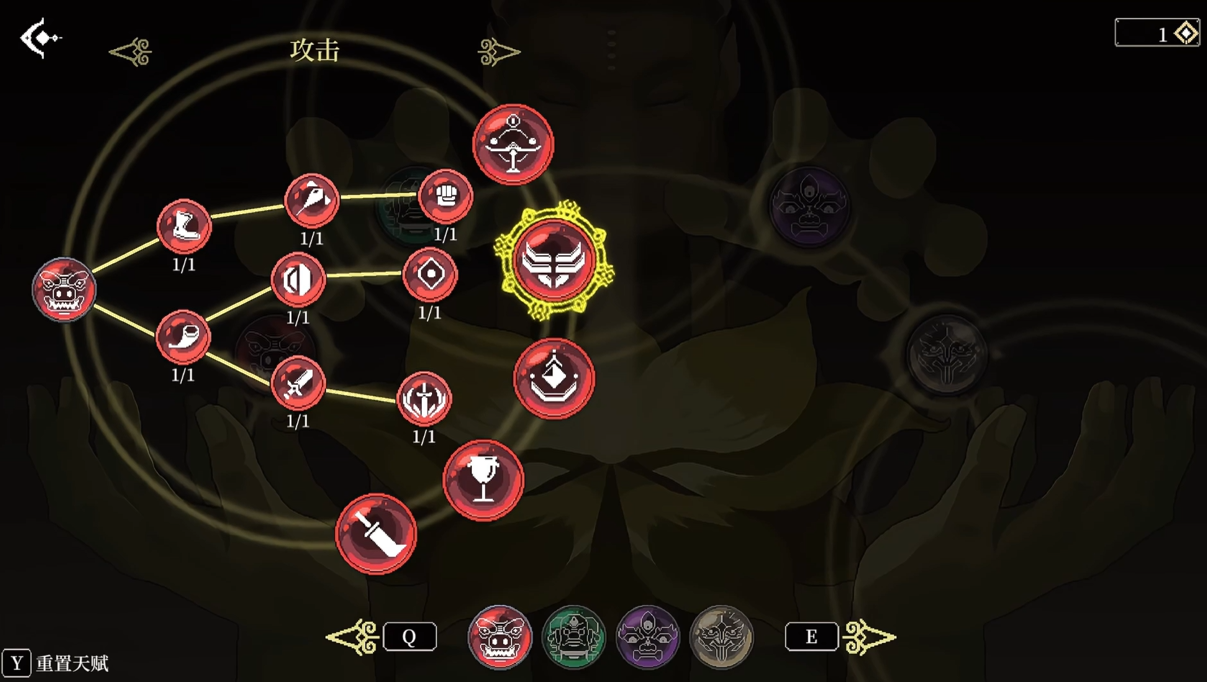Pick the sword with wings talent node
Viewport: 1207px width, 682px height.
[x=424, y=399]
